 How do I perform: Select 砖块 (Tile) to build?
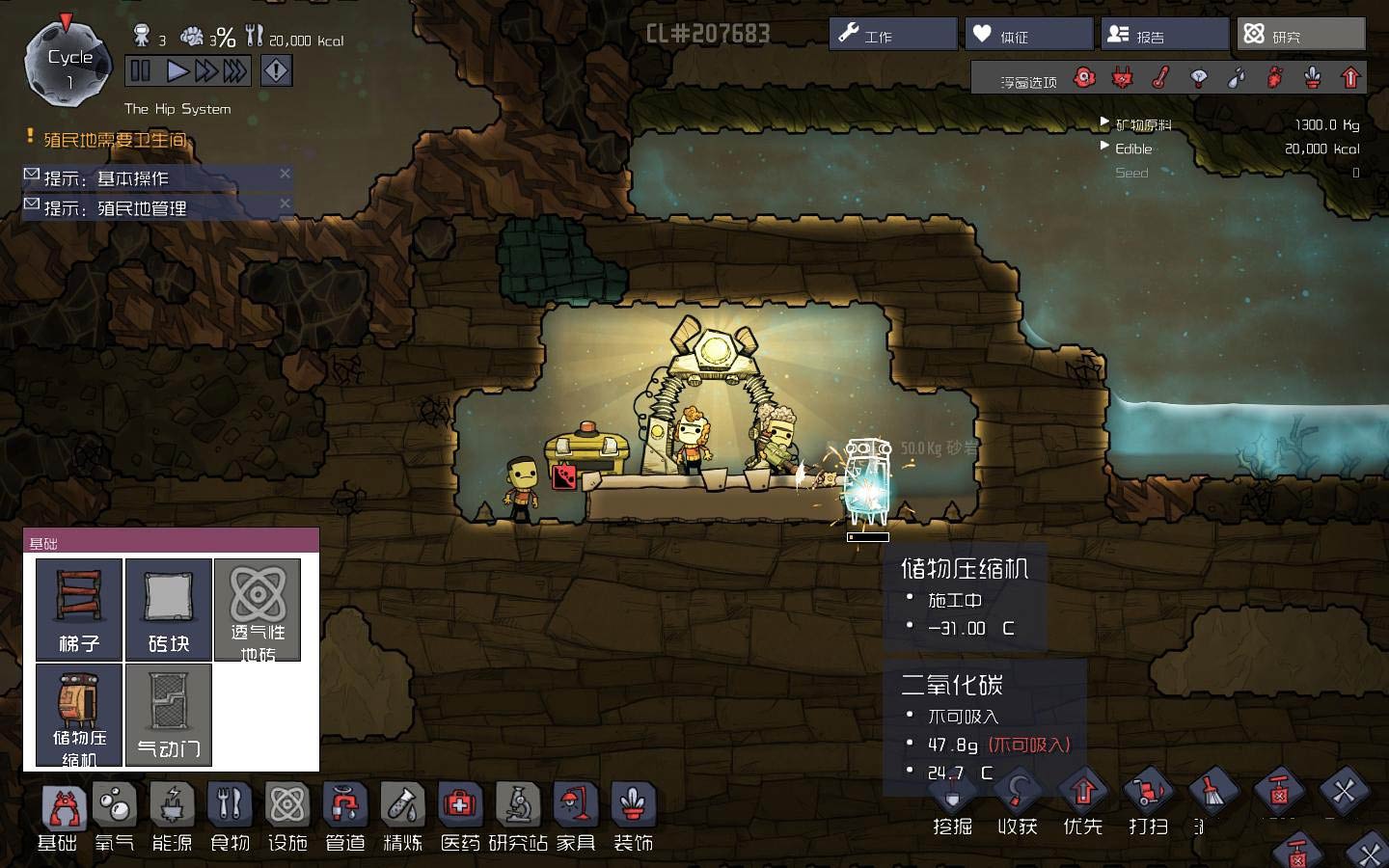tap(169, 609)
